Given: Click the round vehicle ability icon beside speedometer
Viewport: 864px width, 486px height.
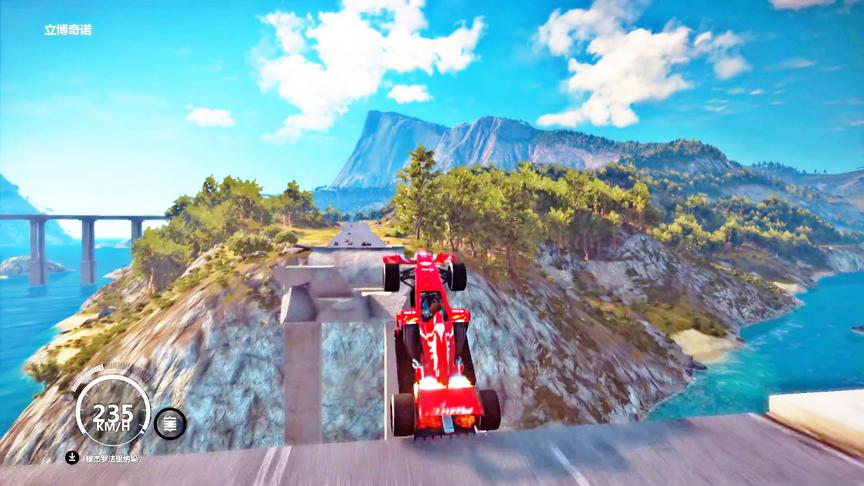Looking at the screenshot, I should [170, 423].
